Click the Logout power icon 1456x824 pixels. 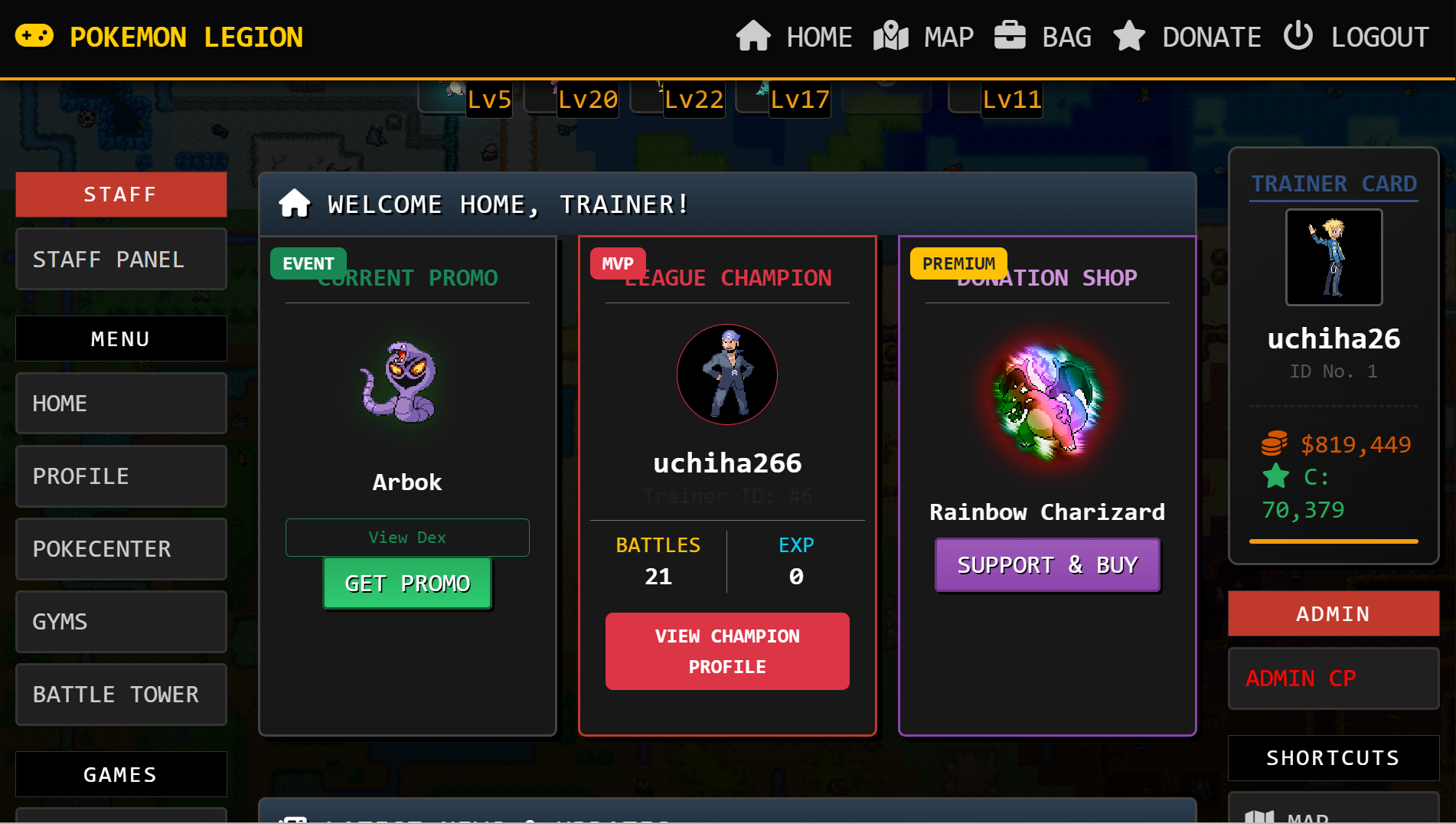[1298, 35]
